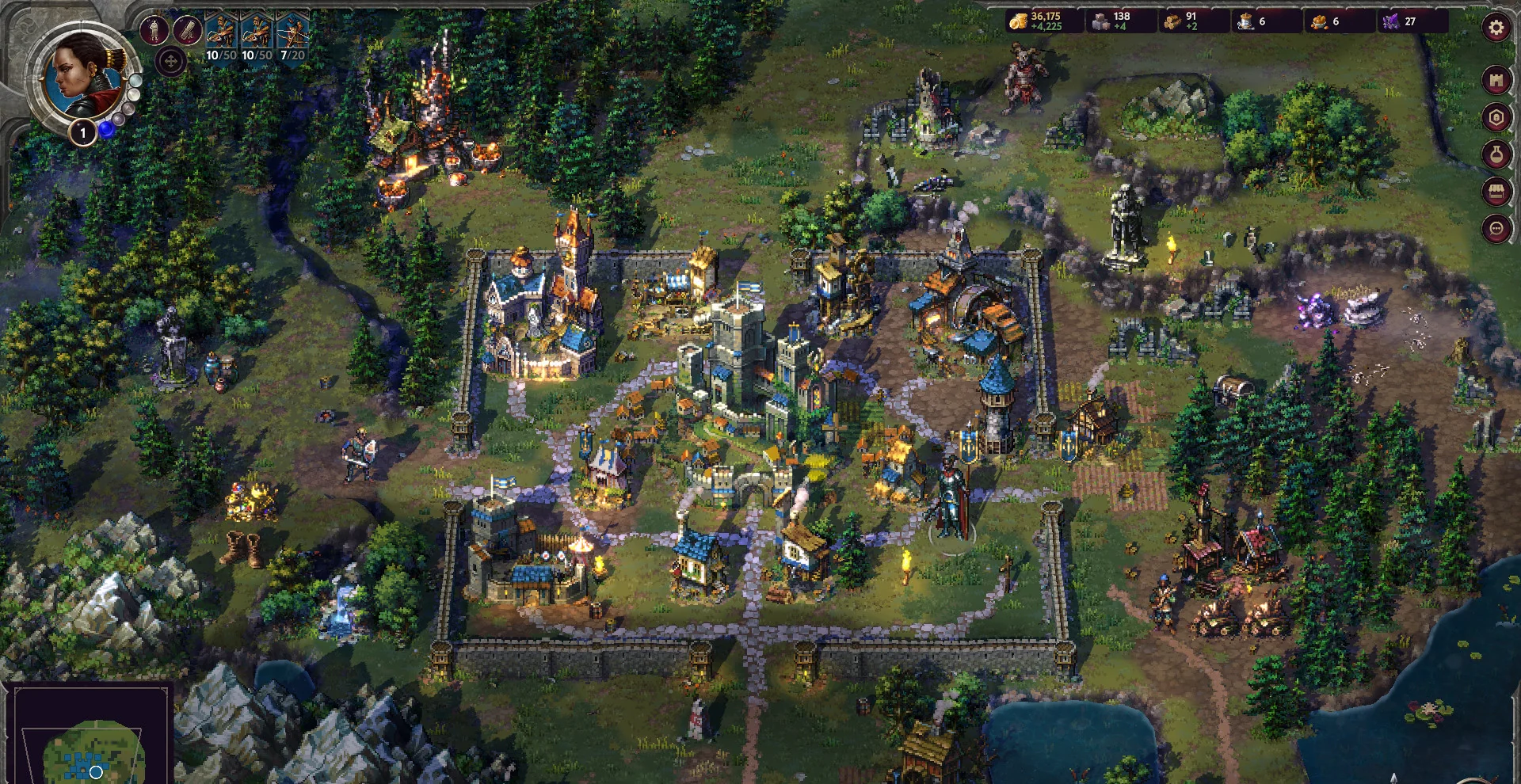The height and width of the screenshot is (784, 1521).
Task: Click the wood logs resource counter
Action: pyautogui.click(x=1180, y=21)
